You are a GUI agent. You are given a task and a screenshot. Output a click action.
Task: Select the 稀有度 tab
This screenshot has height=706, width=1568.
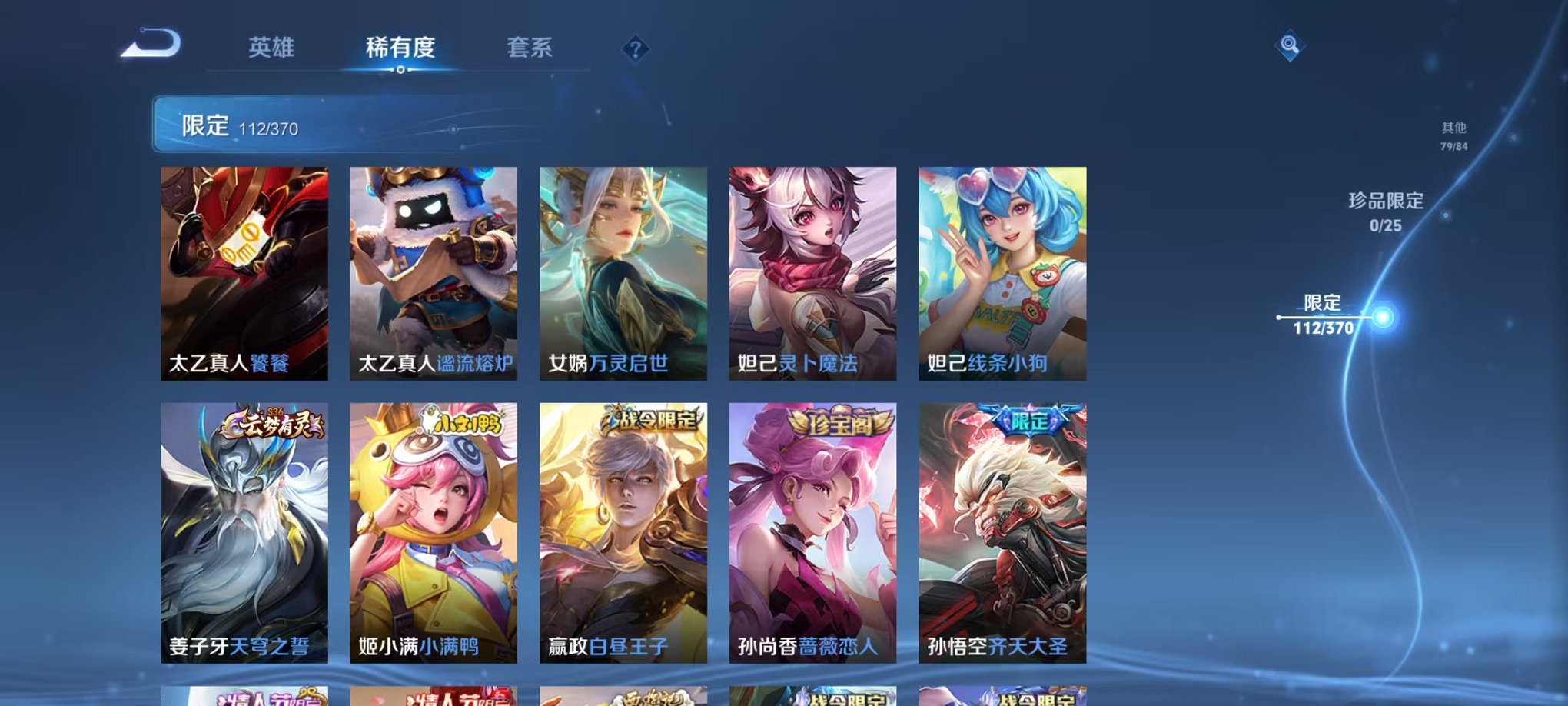tap(400, 48)
